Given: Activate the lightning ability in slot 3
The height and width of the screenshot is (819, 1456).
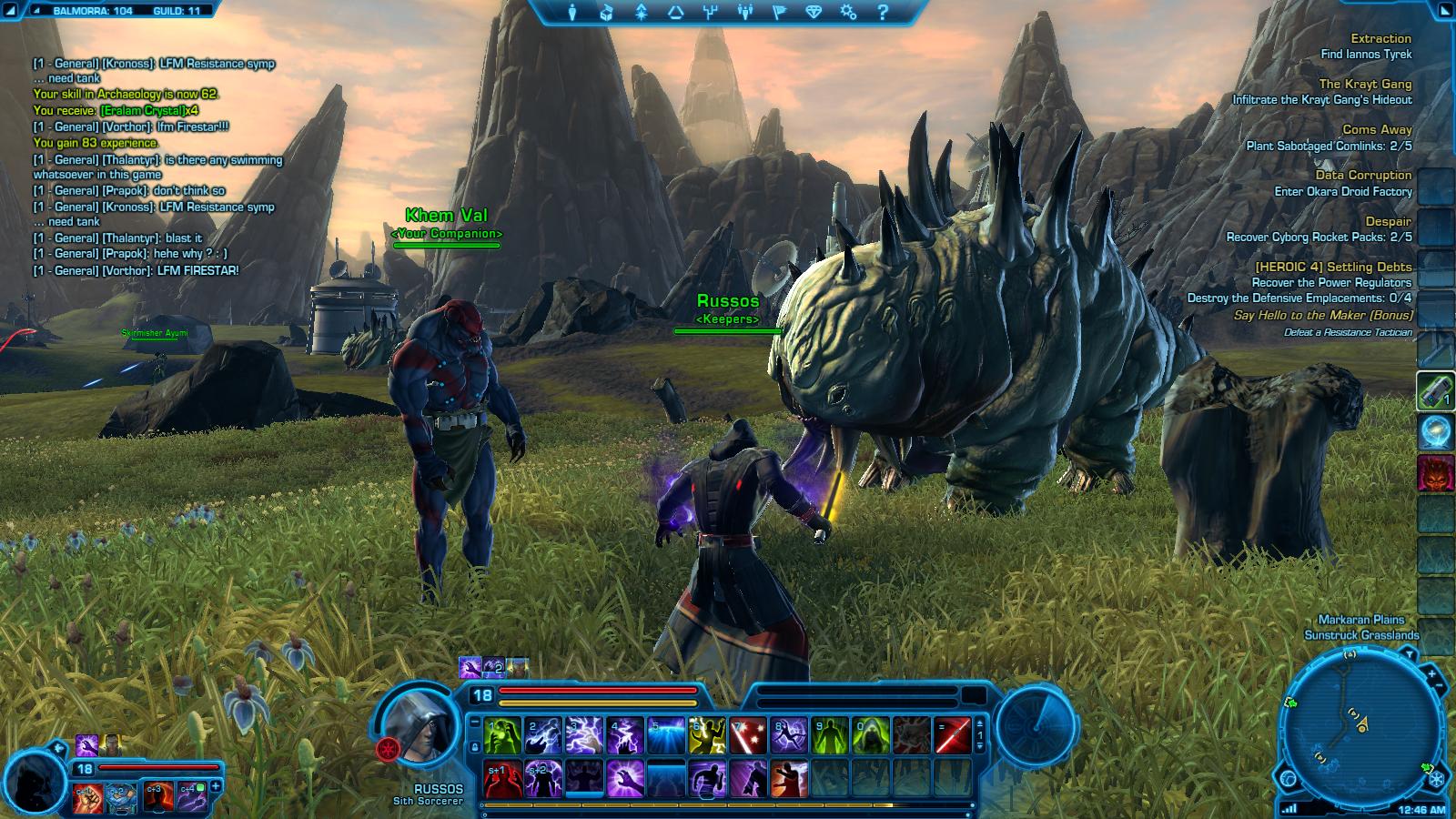Looking at the screenshot, I should point(584,735).
